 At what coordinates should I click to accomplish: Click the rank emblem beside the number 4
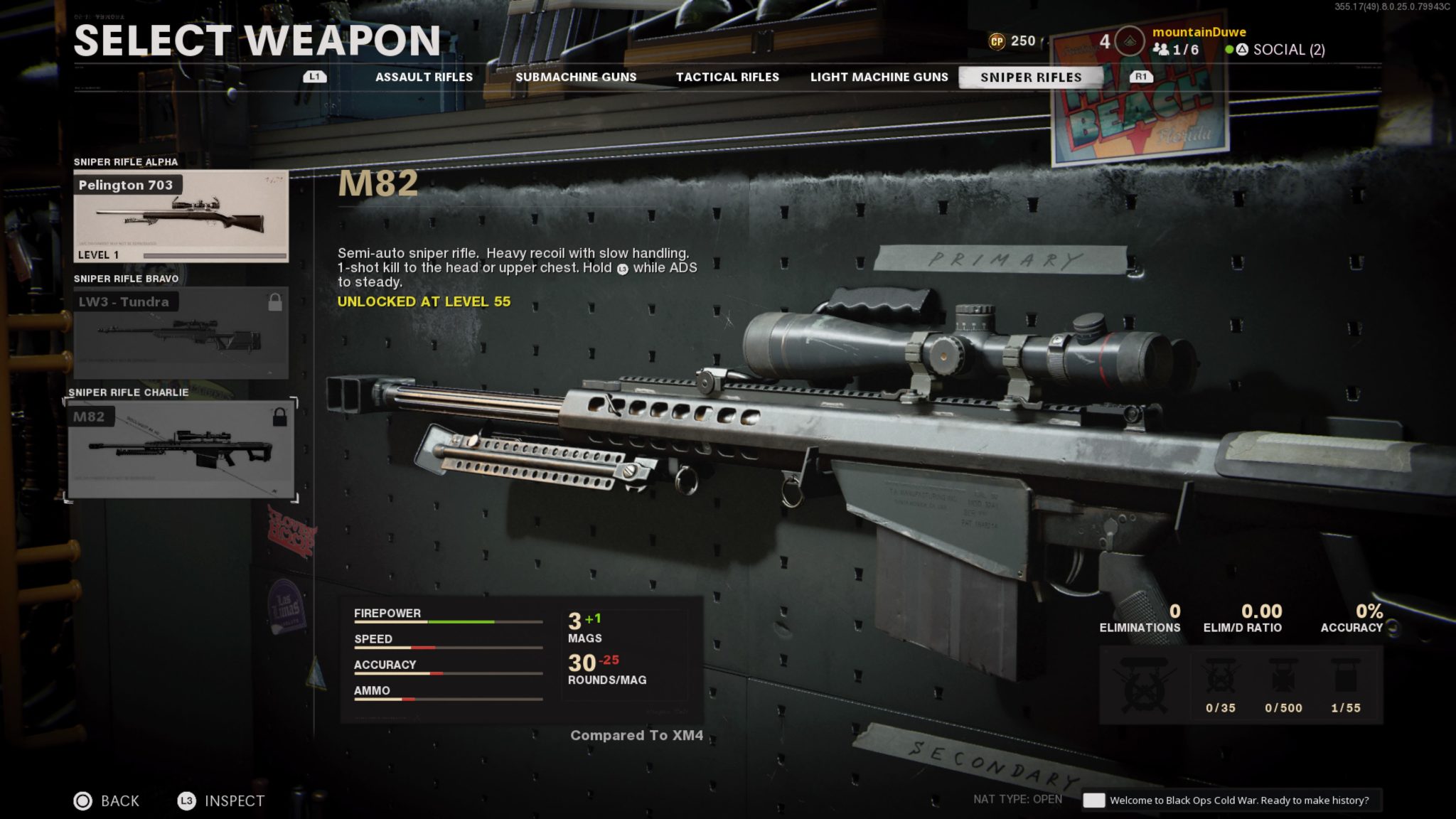pos(1130,41)
